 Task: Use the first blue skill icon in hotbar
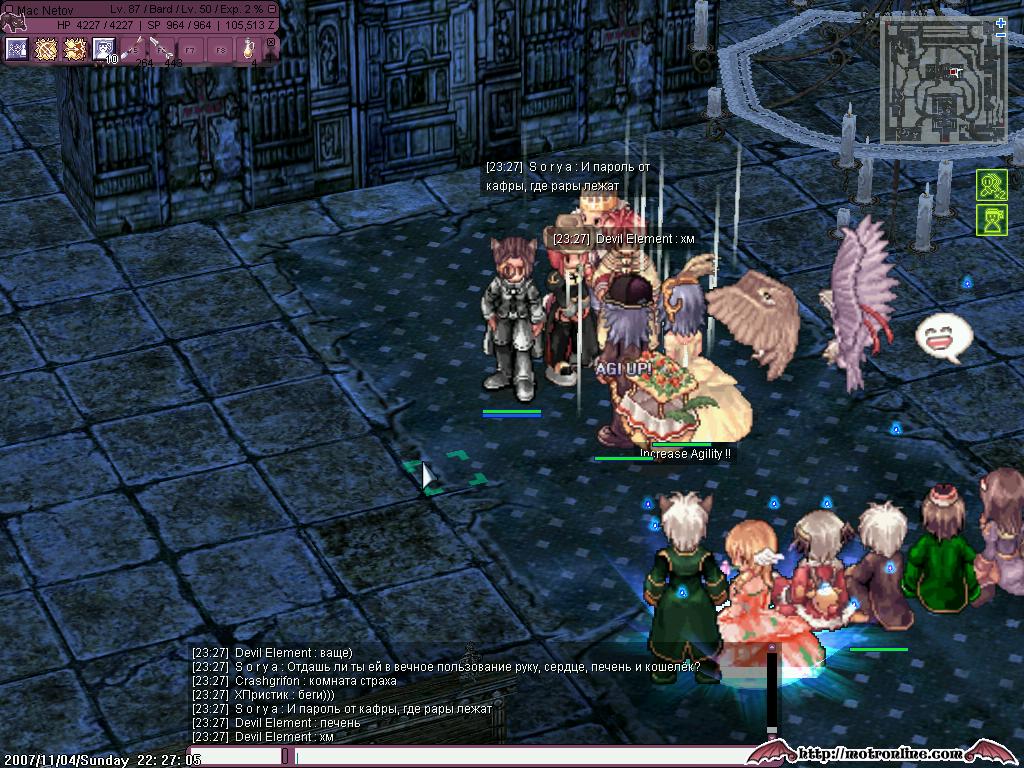point(17,49)
